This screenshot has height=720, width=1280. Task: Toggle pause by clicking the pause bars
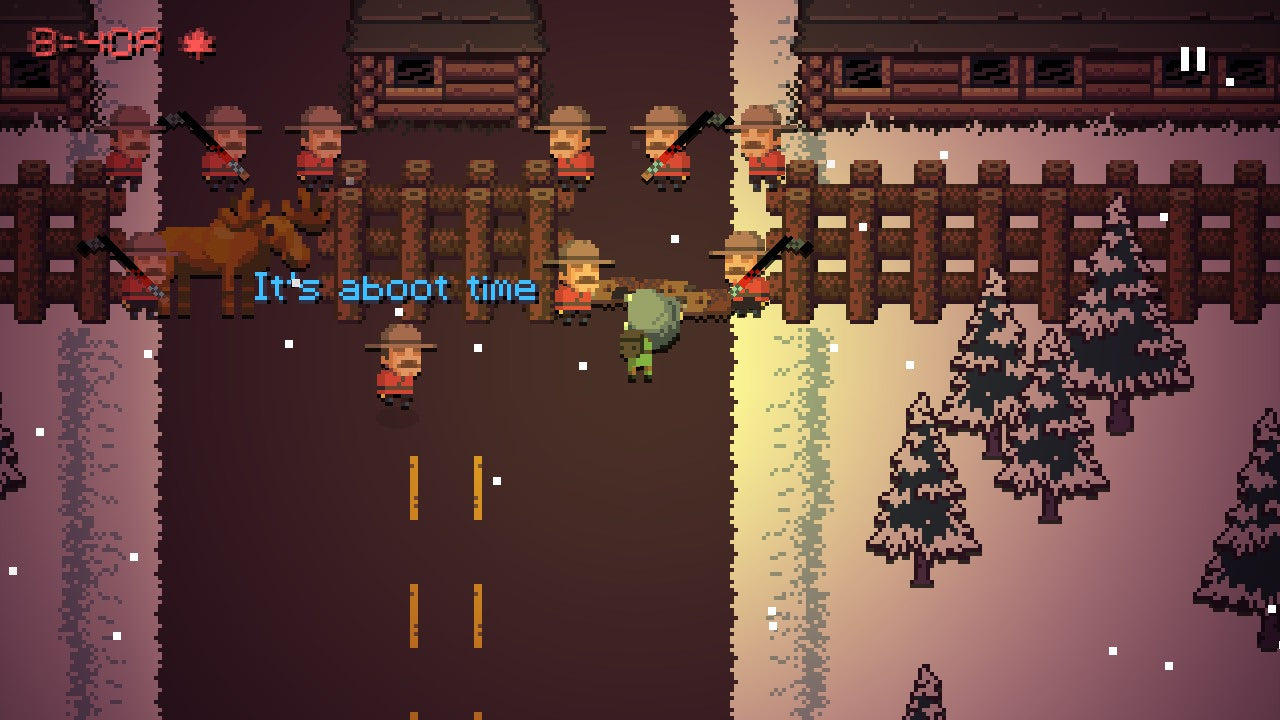point(1191,60)
